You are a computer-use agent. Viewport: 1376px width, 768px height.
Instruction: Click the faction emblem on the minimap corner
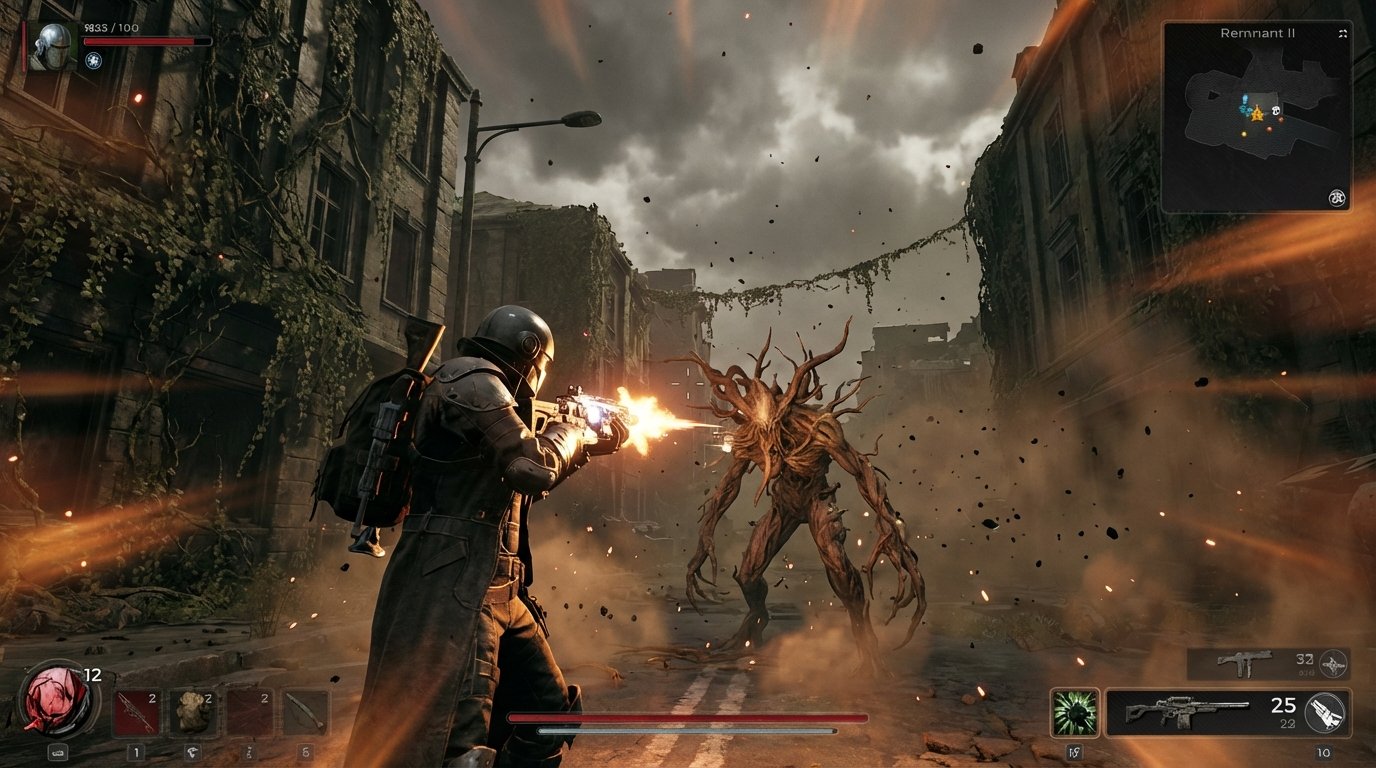pyautogui.click(x=1337, y=196)
